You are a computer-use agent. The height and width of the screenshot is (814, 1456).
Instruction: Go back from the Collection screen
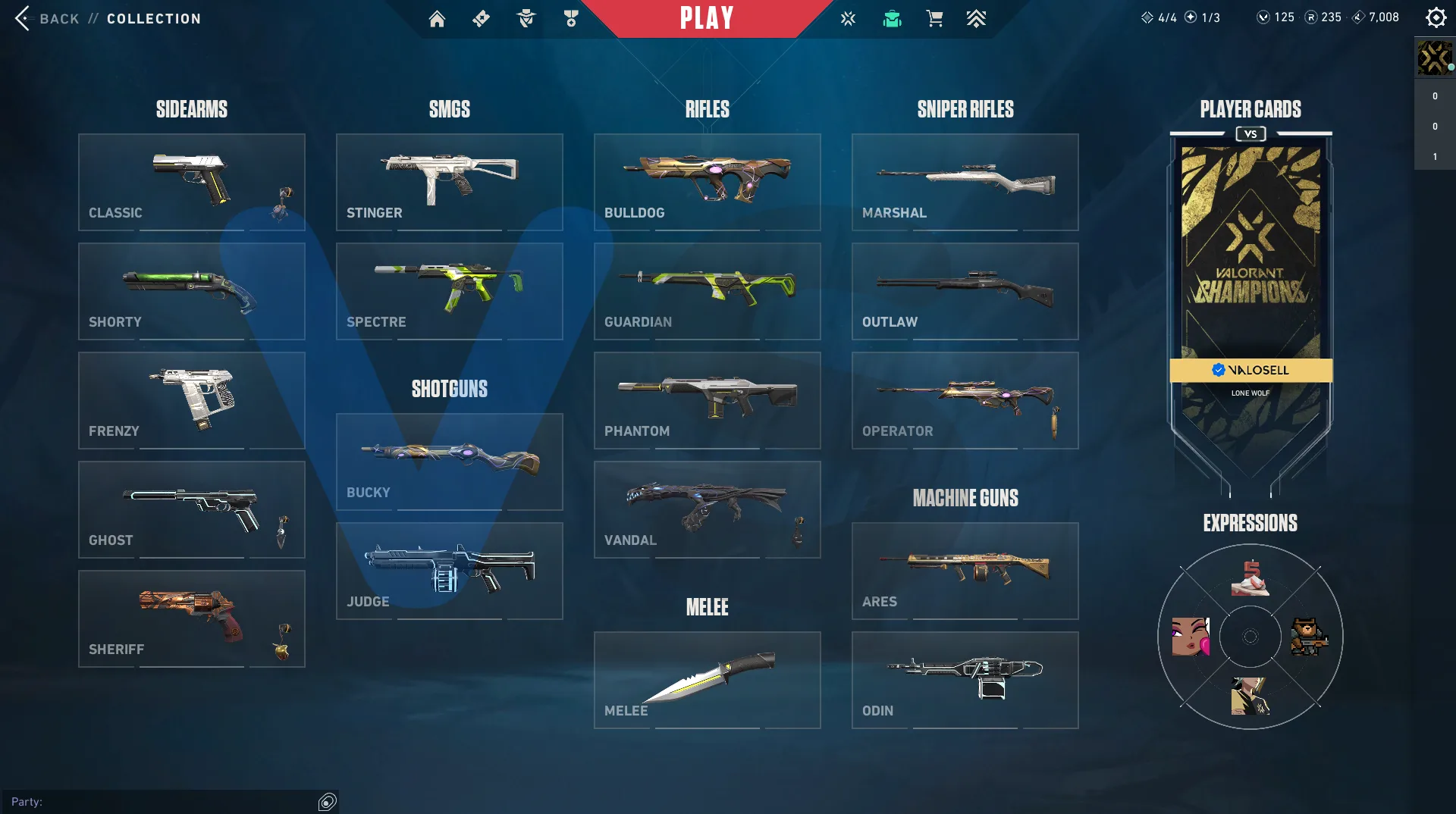[x=47, y=18]
